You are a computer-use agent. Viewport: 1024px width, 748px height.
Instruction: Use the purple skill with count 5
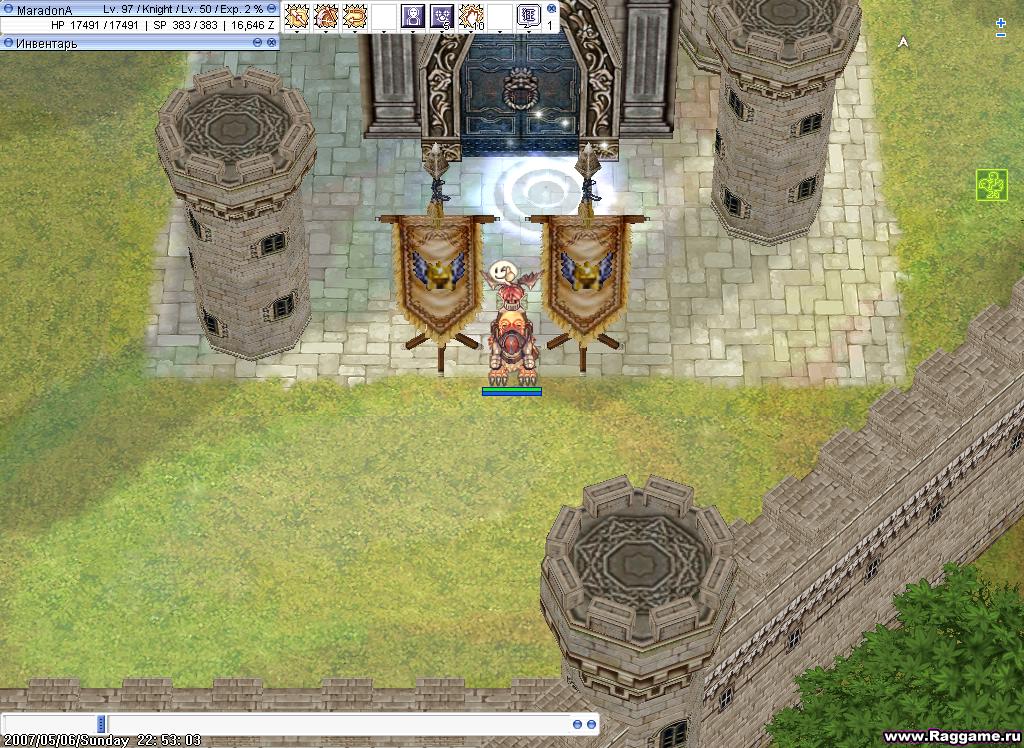(442, 16)
